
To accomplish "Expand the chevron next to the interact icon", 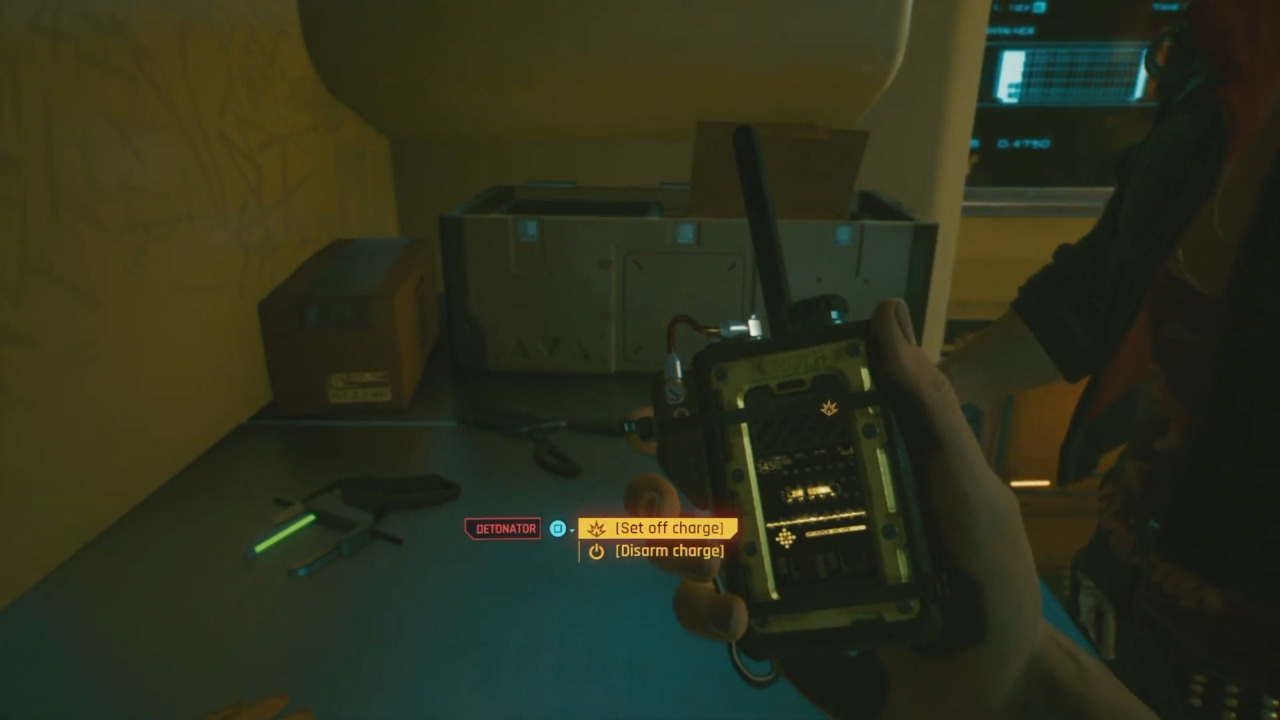I will tap(572, 530).
